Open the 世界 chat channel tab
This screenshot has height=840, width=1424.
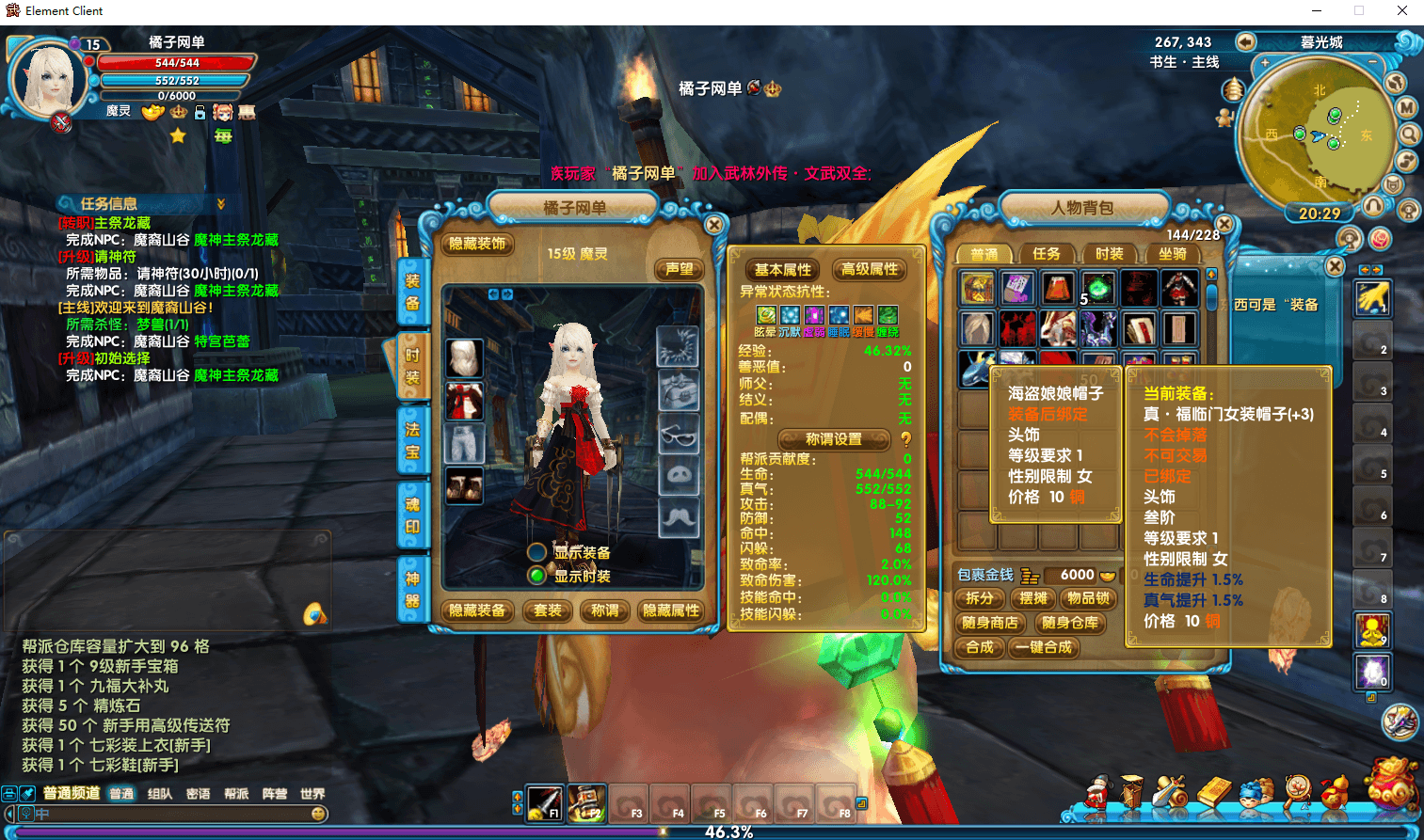point(312,793)
